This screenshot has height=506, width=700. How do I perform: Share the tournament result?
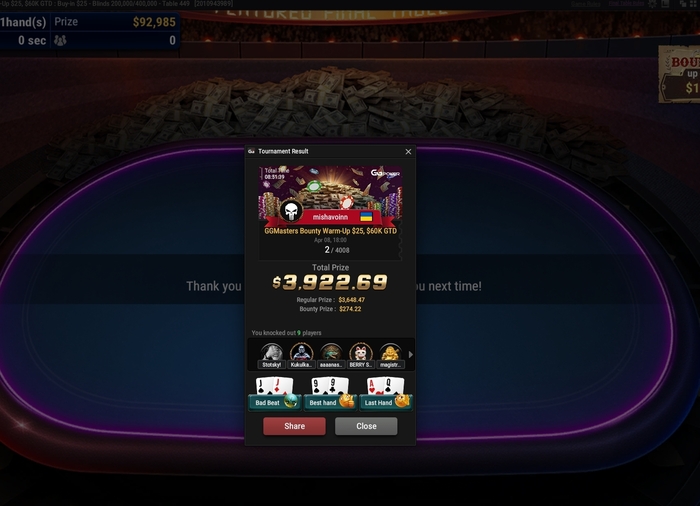[294, 426]
